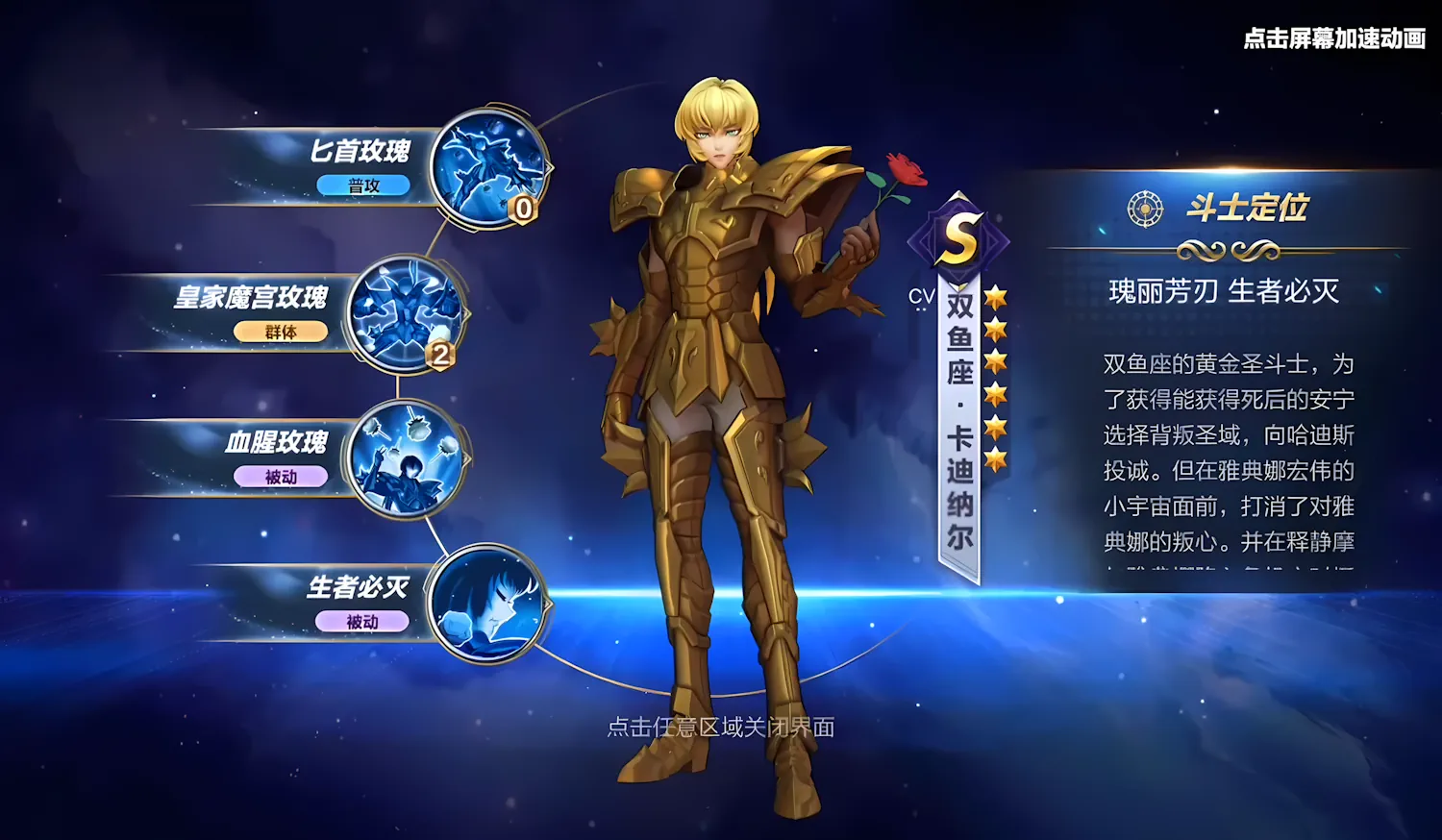
Task: Open the 皇家魔宫玫瑰 group skill icon
Action: tap(407, 313)
